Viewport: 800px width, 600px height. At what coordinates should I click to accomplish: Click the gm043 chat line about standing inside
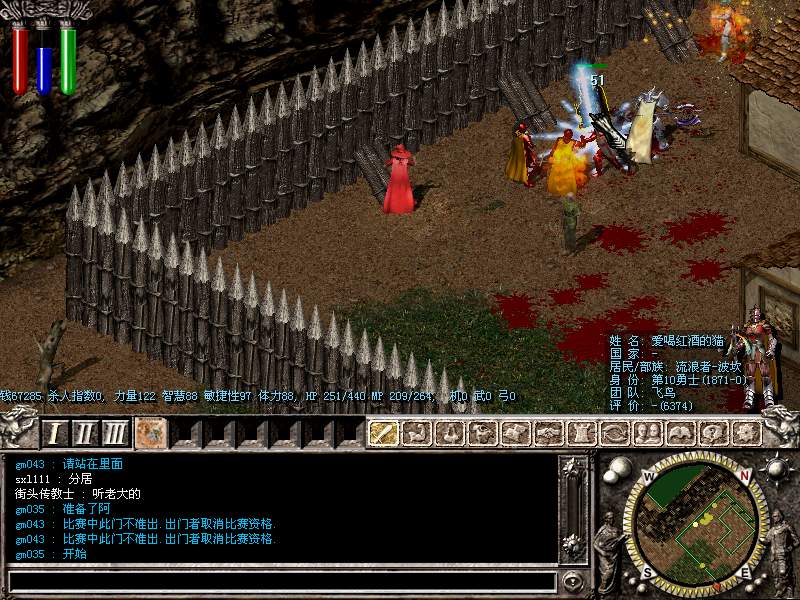tap(70, 464)
